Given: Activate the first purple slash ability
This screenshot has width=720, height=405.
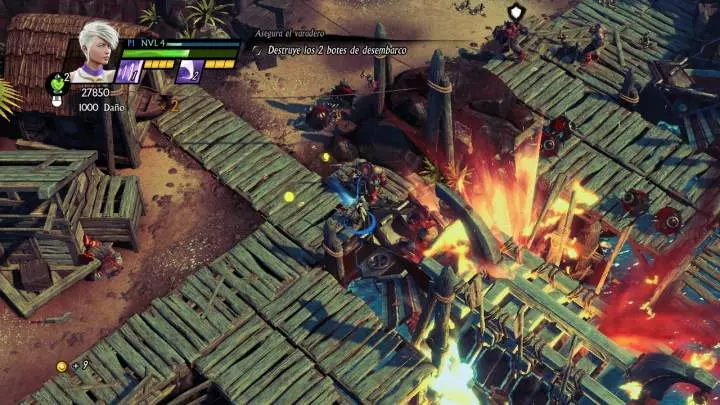Looking at the screenshot, I should tap(129, 71).
